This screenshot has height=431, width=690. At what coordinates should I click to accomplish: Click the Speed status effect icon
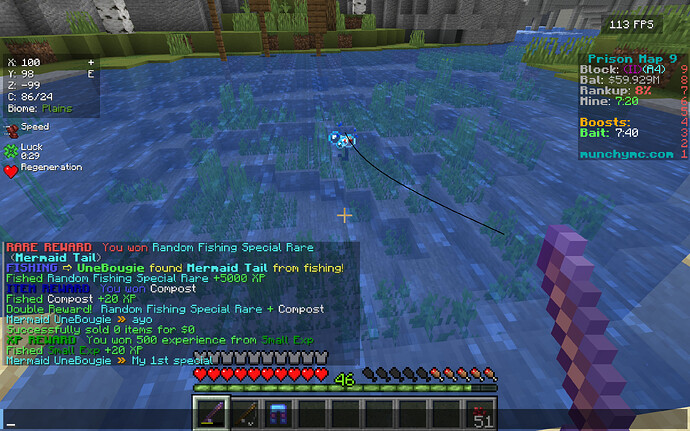[x=11, y=129]
